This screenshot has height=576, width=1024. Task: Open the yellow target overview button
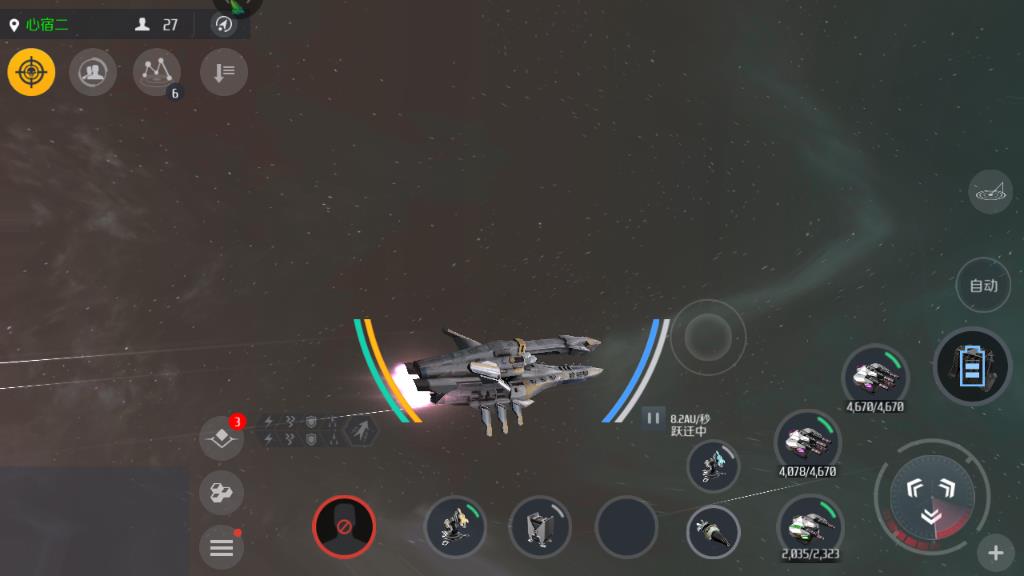click(32, 72)
